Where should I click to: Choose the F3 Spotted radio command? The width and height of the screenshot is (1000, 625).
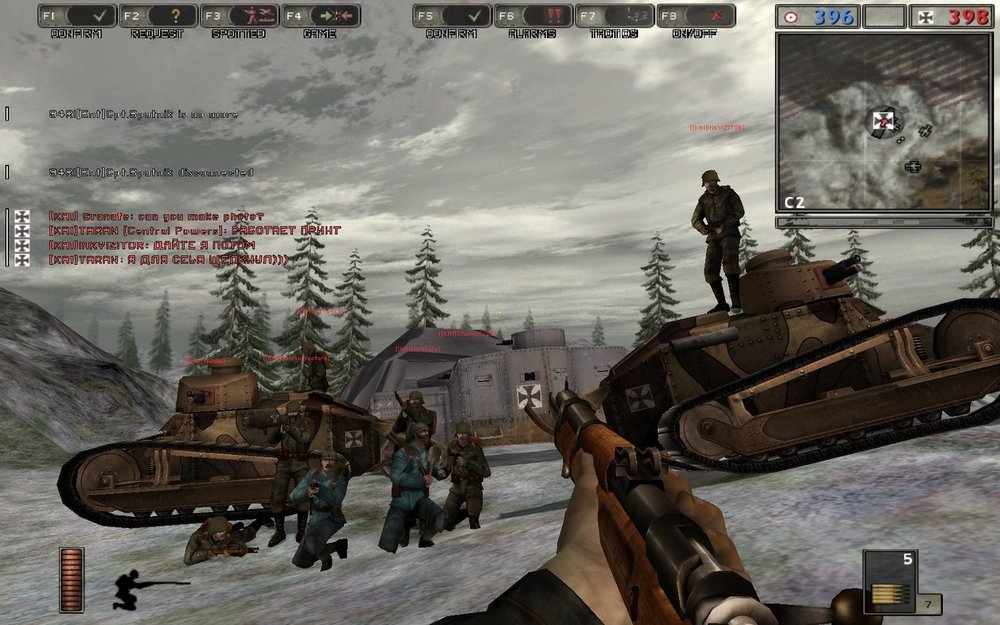coord(239,16)
